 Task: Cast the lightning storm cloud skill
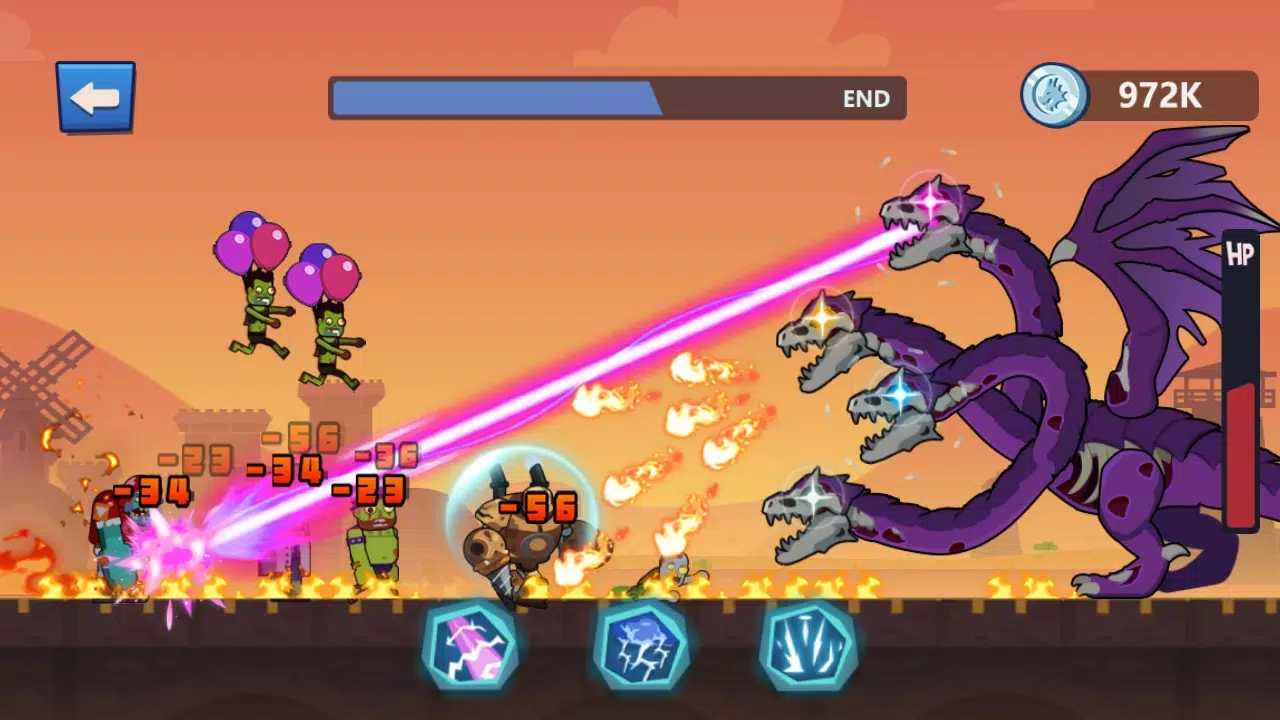640,645
